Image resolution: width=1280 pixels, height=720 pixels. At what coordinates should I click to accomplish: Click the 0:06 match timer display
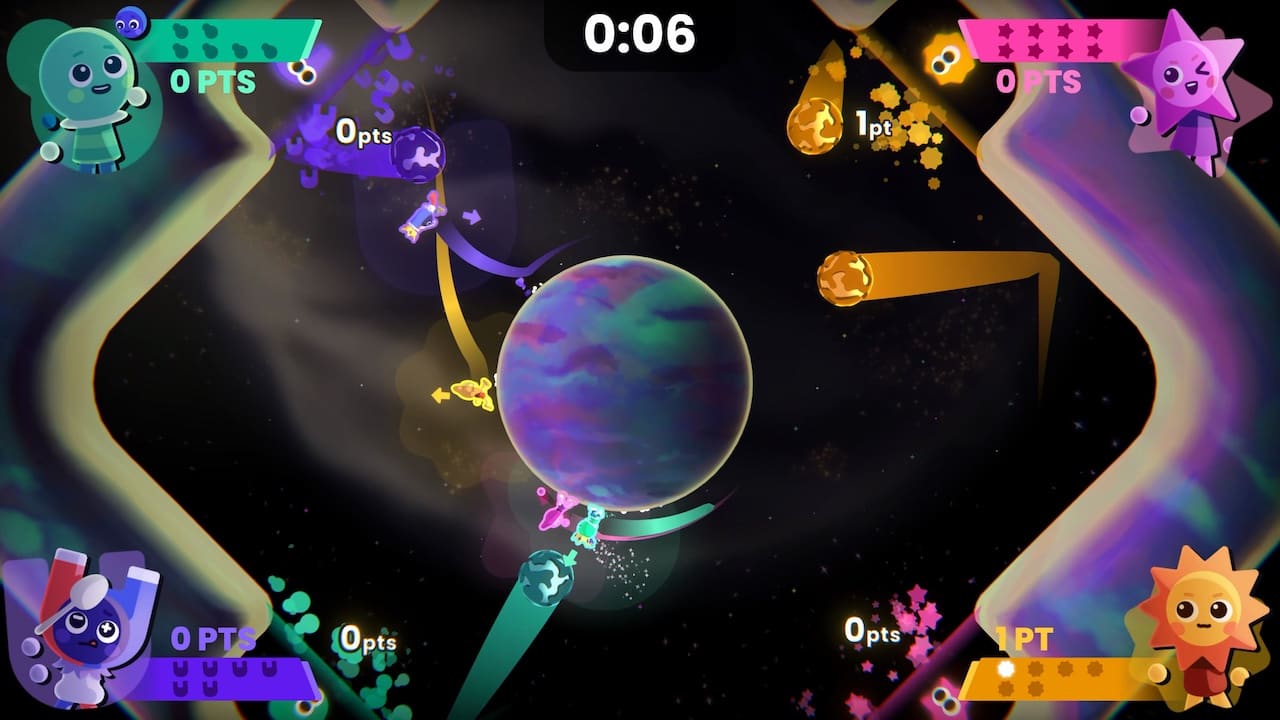pyautogui.click(x=640, y=30)
